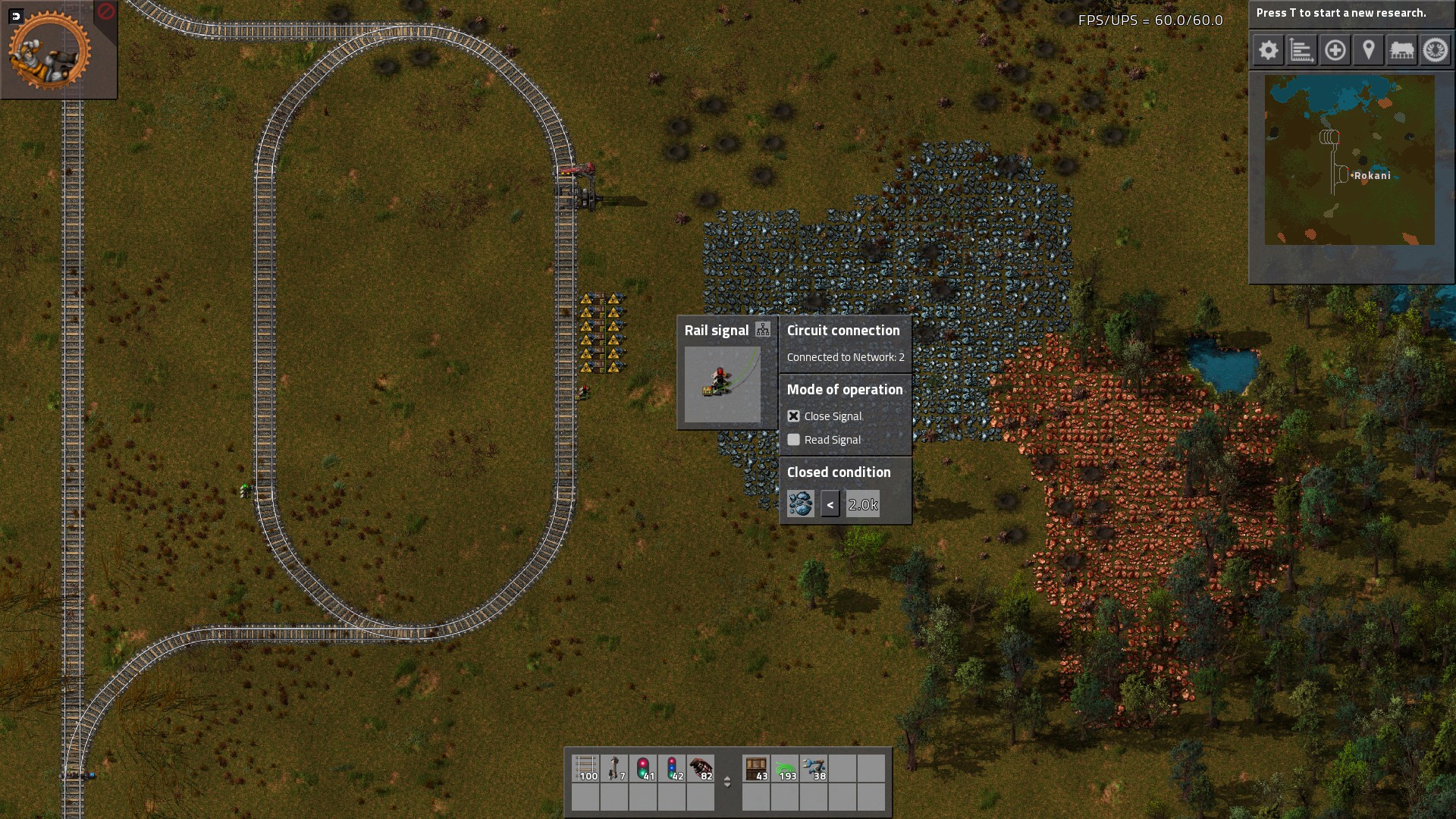Change the closed condition ore signal
Viewport: 1456px width, 819px height.
[801, 504]
